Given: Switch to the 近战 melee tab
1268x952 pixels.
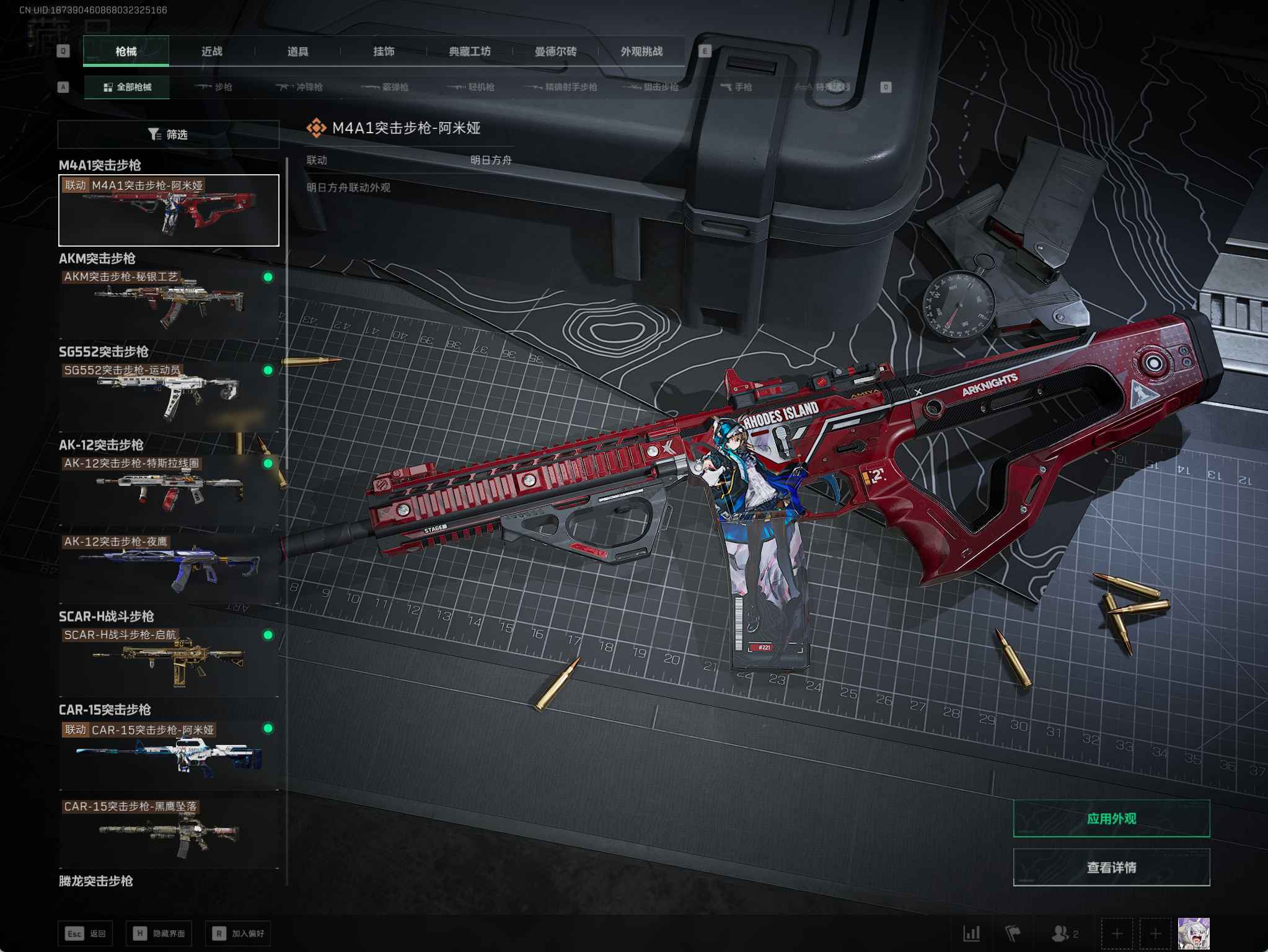Looking at the screenshot, I should [x=212, y=51].
